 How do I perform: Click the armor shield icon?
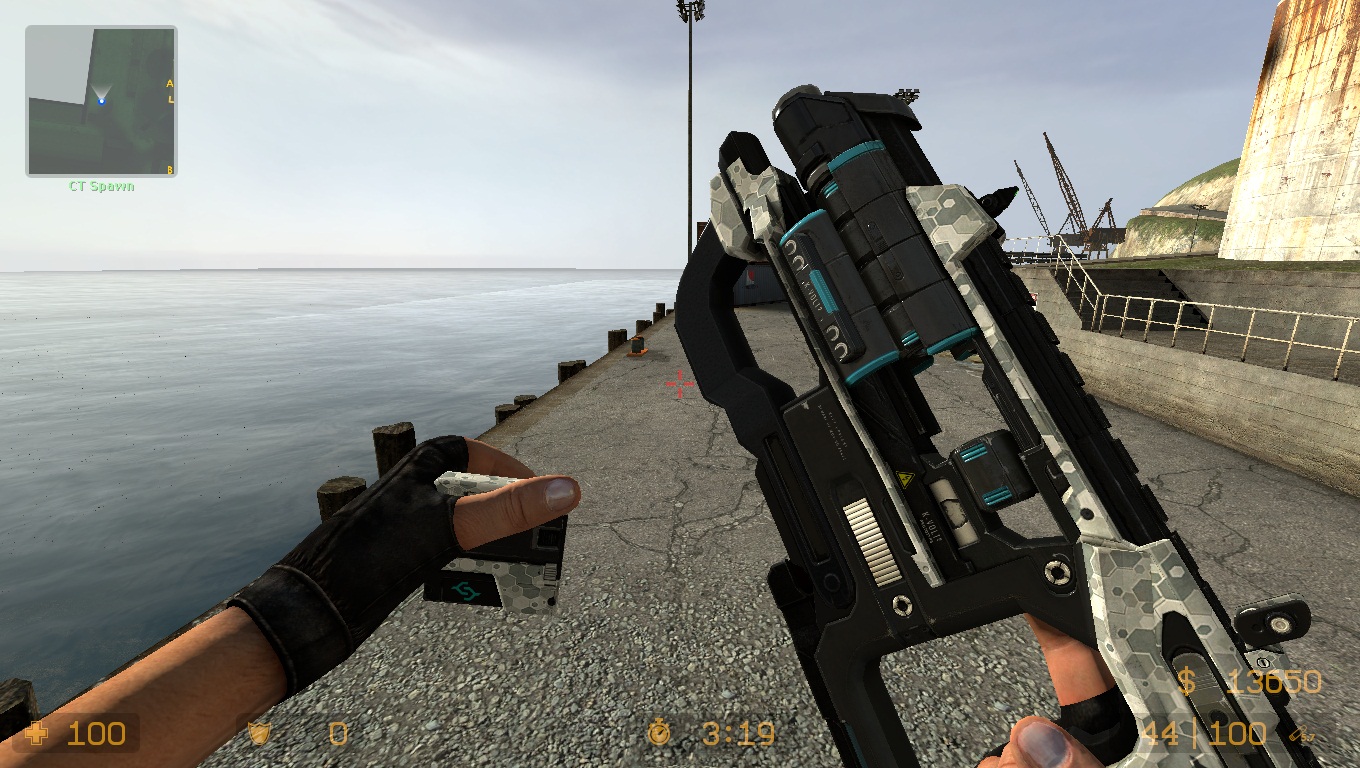click(x=258, y=734)
